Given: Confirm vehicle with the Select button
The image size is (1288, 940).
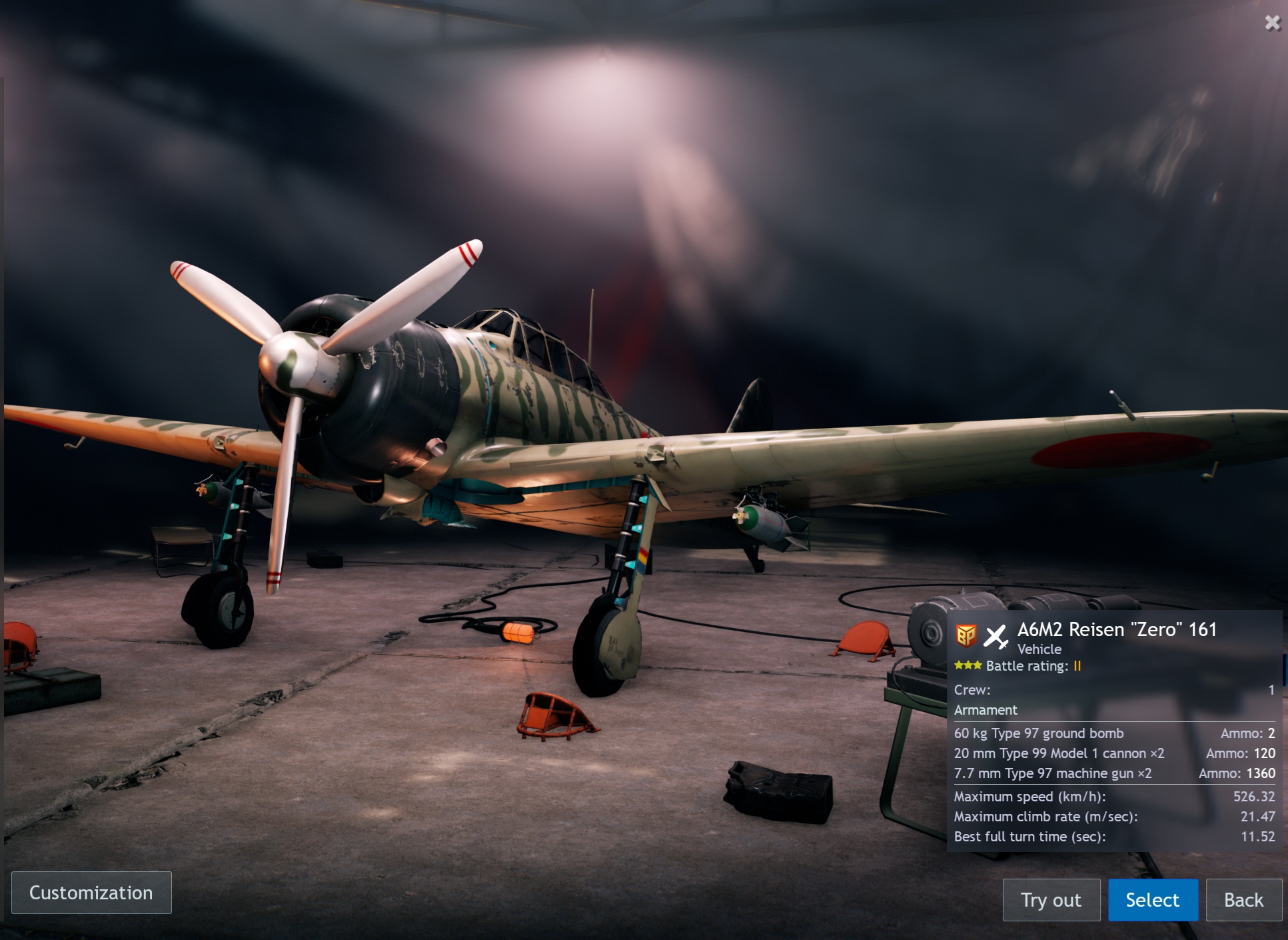Looking at the screenshot, I should click(x=1152, y=900).
